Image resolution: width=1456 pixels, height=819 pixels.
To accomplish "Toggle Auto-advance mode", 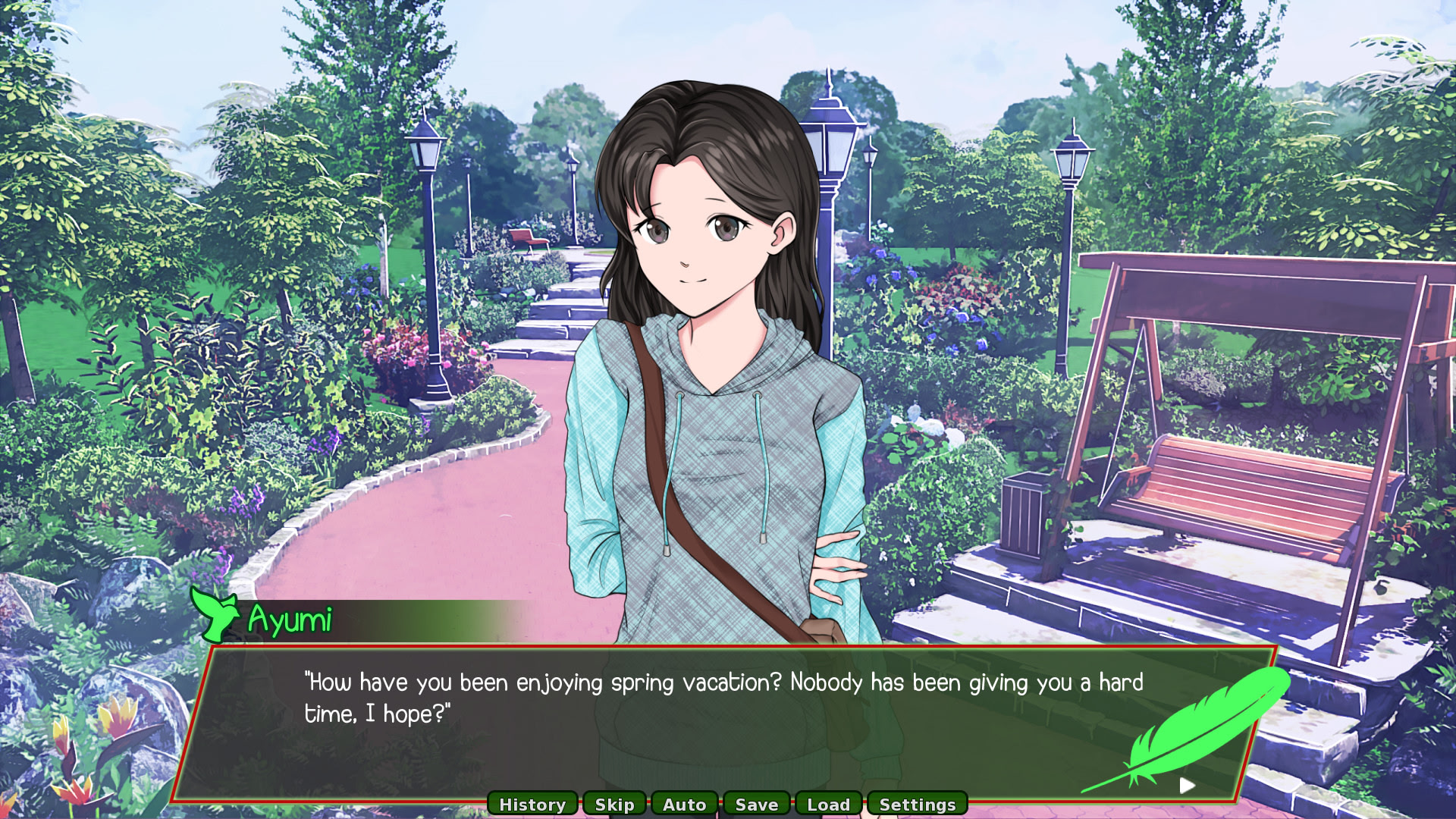I will point(684,804).
